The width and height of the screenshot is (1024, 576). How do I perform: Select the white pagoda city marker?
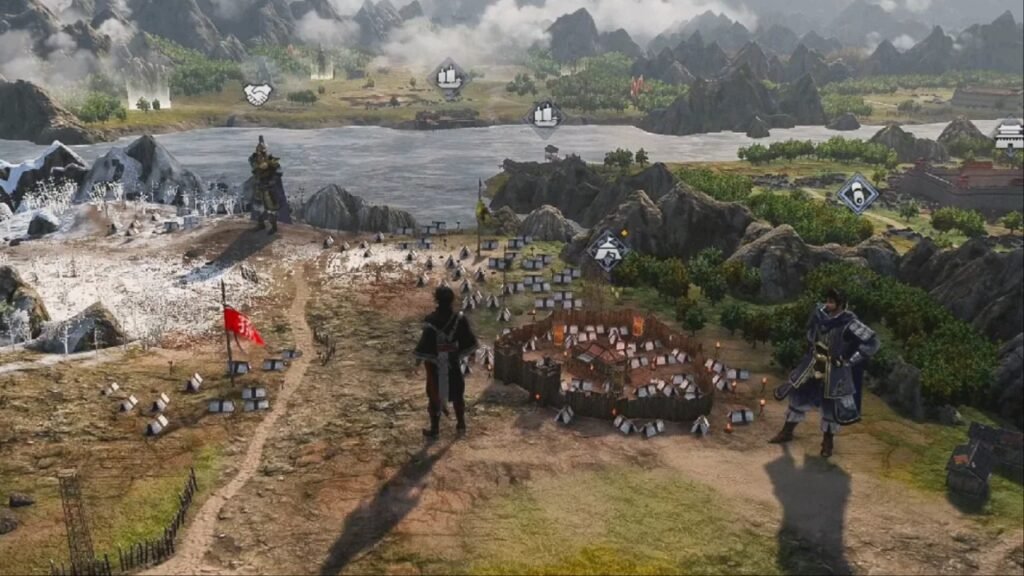1008,133
